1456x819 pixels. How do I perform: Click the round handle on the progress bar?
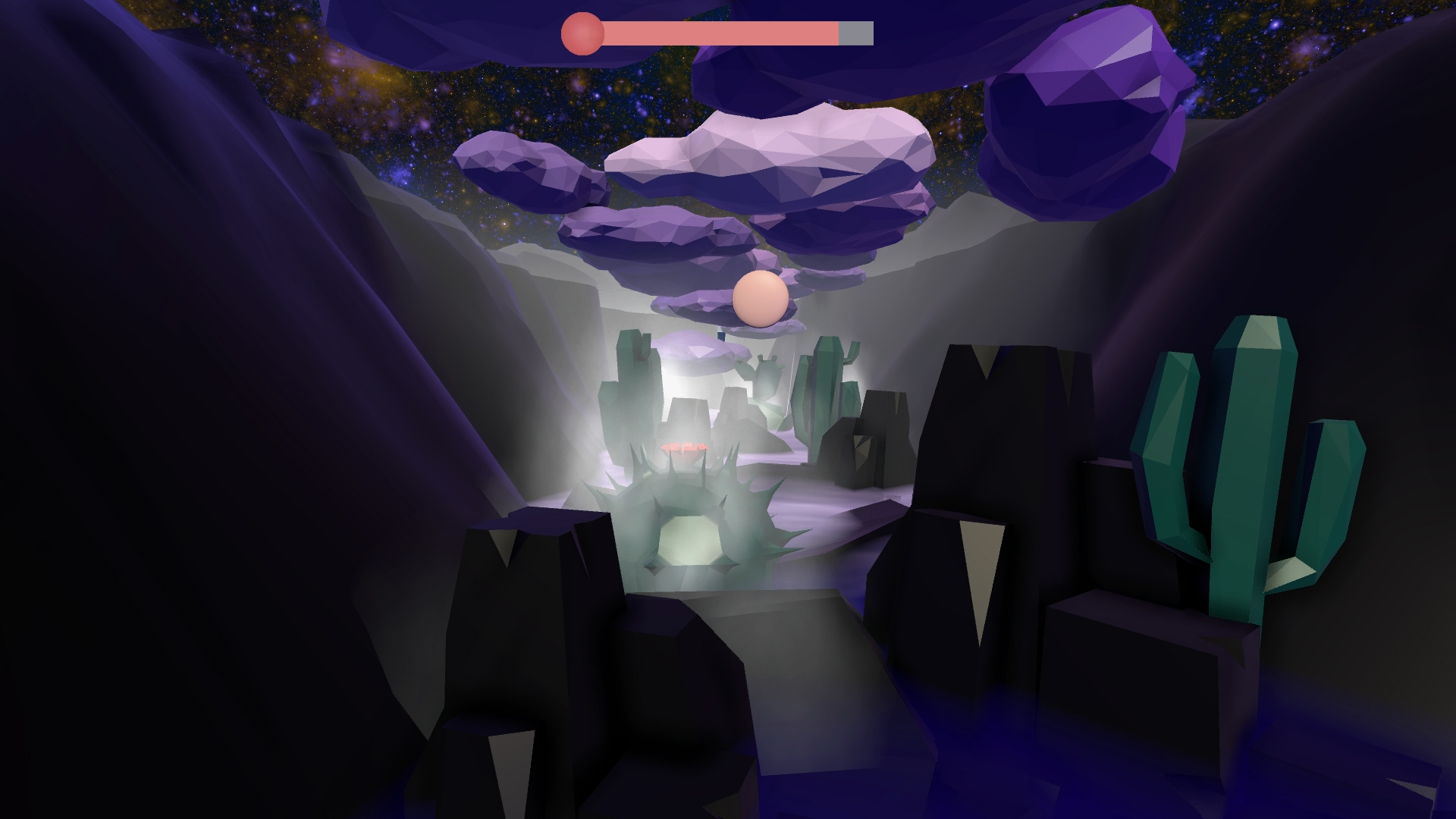[581, 31]
